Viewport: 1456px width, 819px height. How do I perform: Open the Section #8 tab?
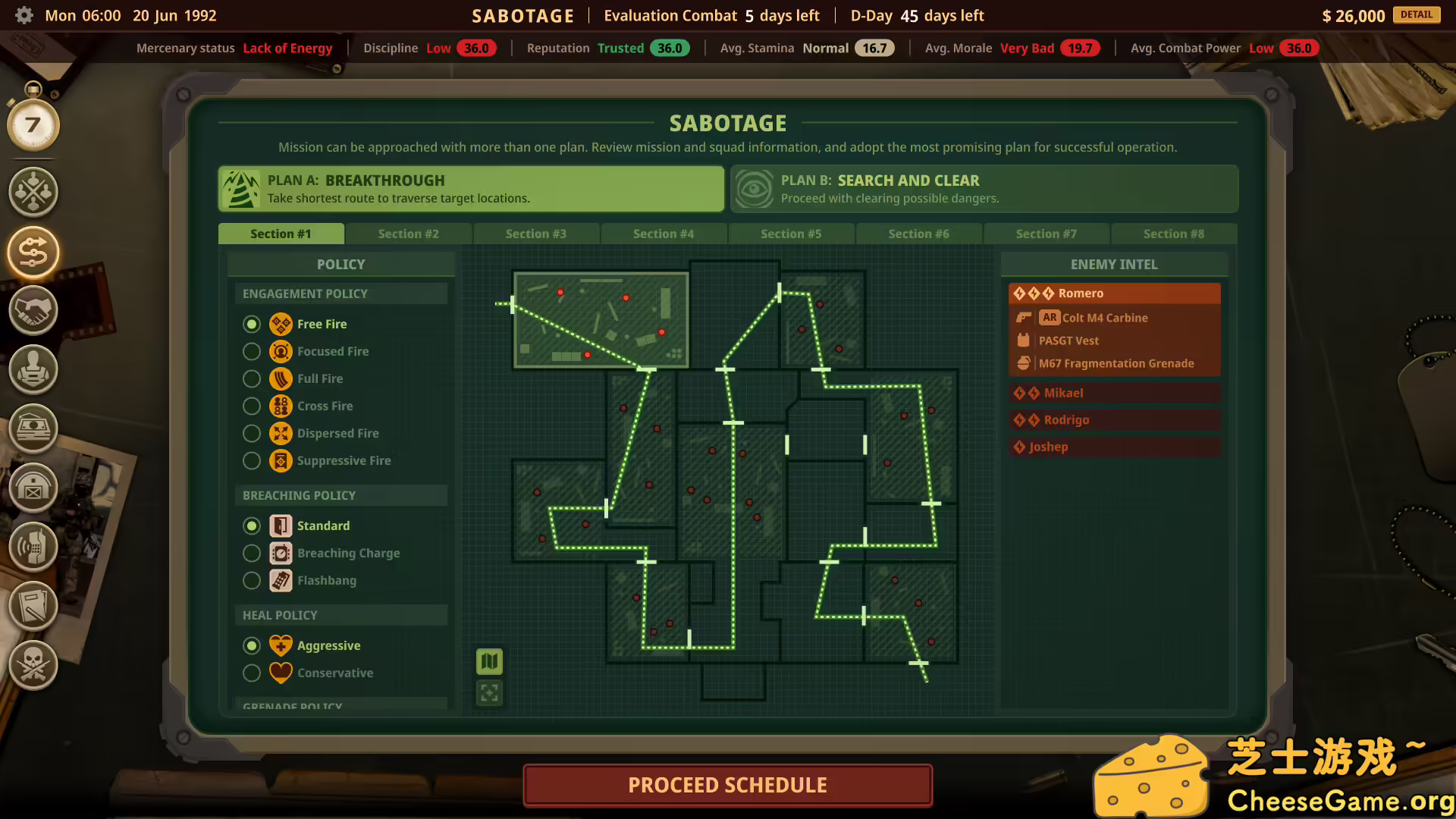pos(1173,234)
